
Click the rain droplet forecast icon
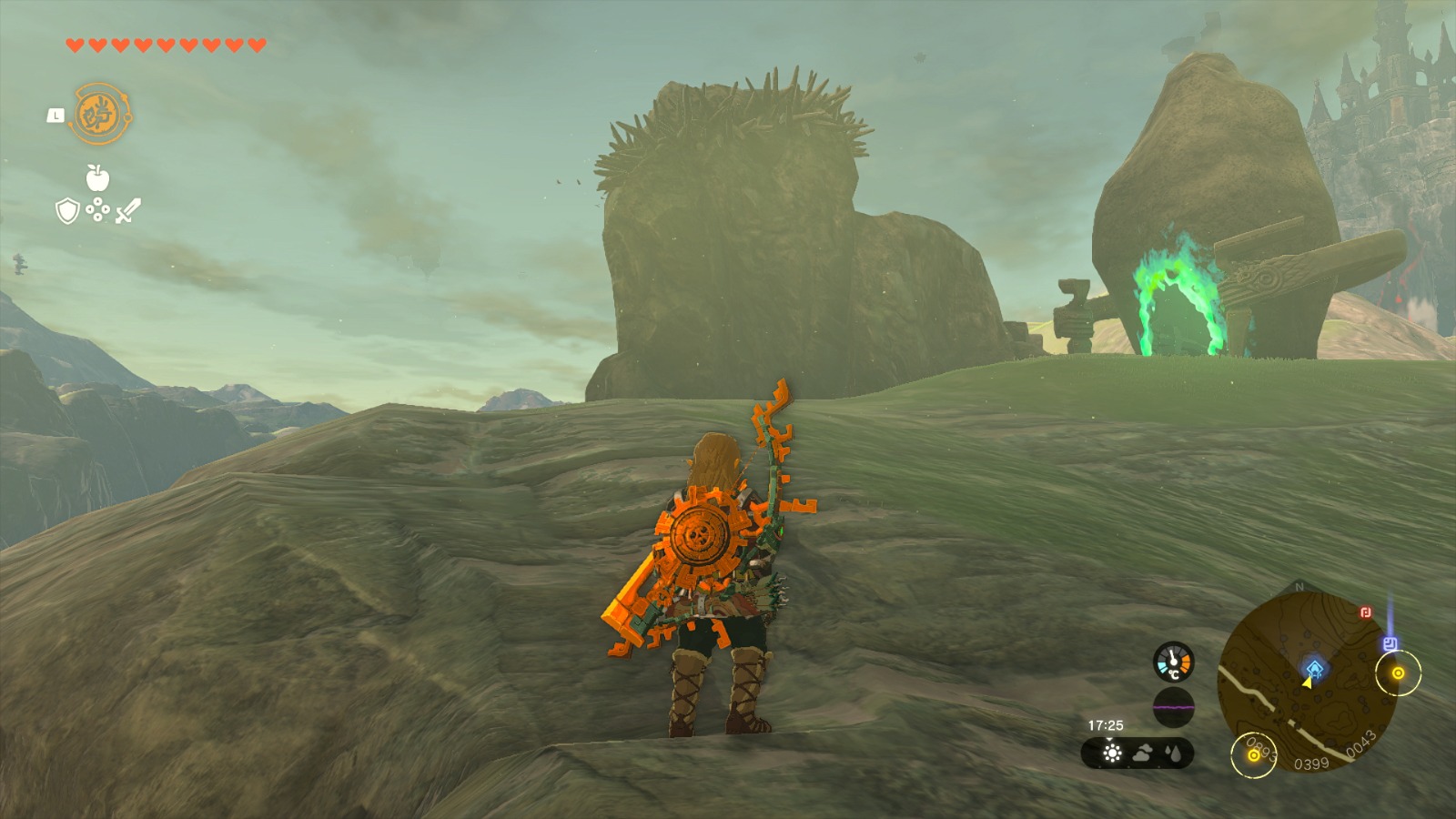[x=1172, y=753]
